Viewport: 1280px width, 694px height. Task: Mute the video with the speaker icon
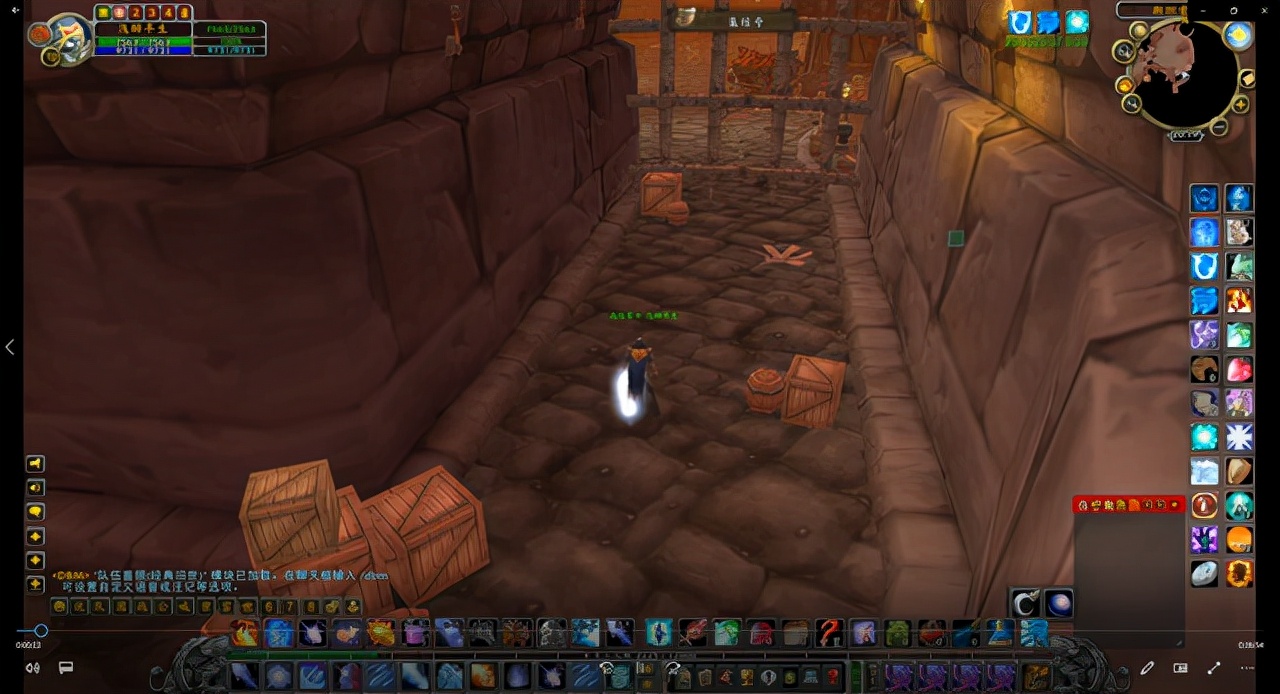33,668
